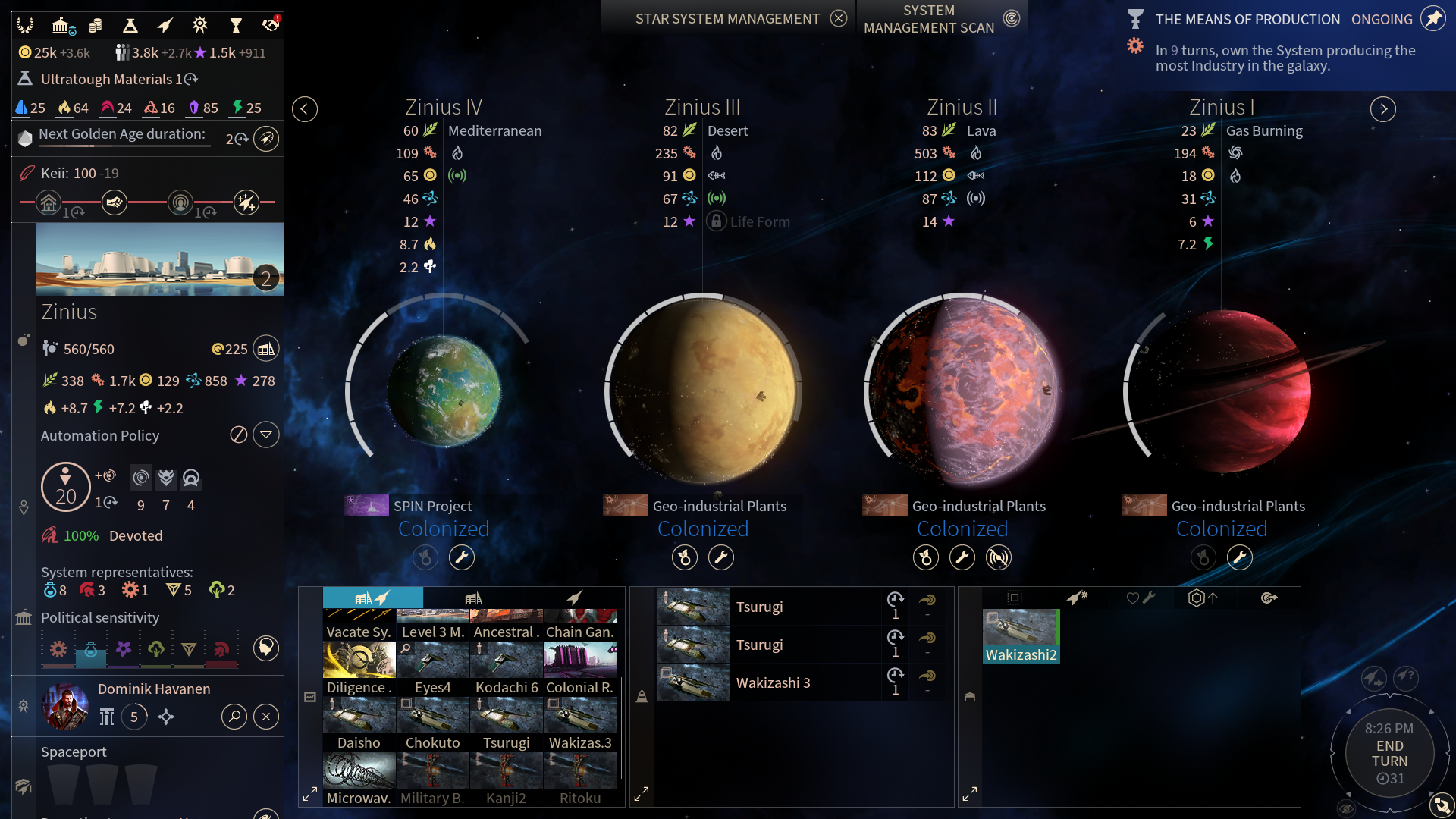Screen dimensions: 1456x819
Task: Switch to the ships-only construction tab
Action: (x=575, y=598)
